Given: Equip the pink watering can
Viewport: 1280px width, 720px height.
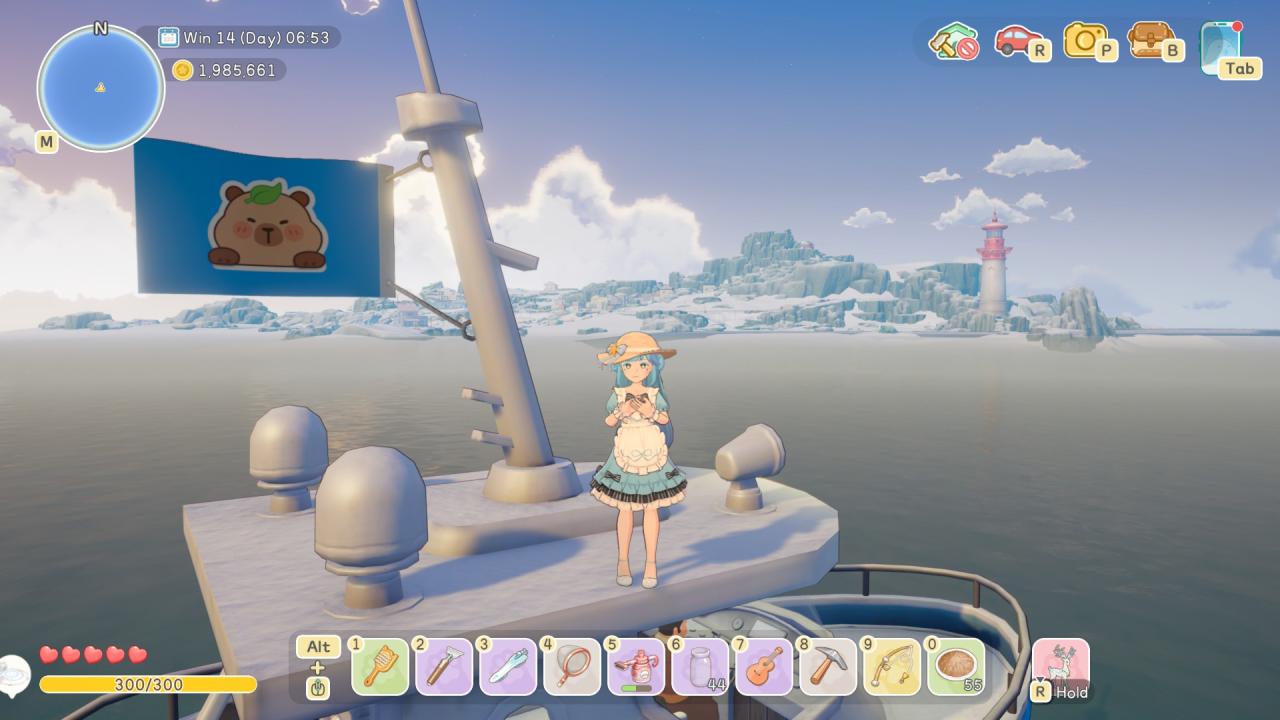Looking at the screenshot, I should tap(636, 666).
